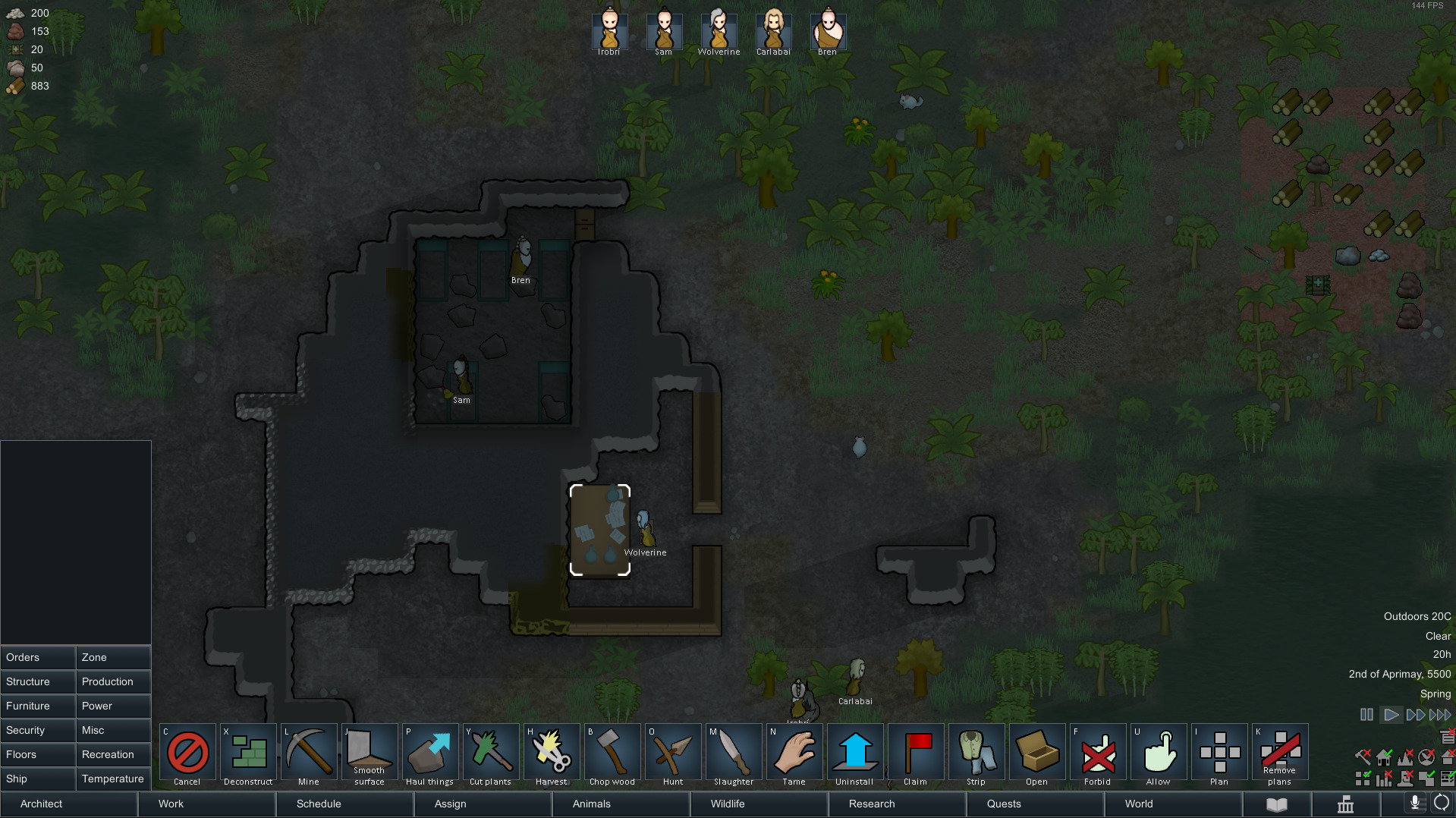Select colonist Carlabai's portrait
This screenshot has height=818, width=1456.
pyautogui.click(x=773, y=30)
